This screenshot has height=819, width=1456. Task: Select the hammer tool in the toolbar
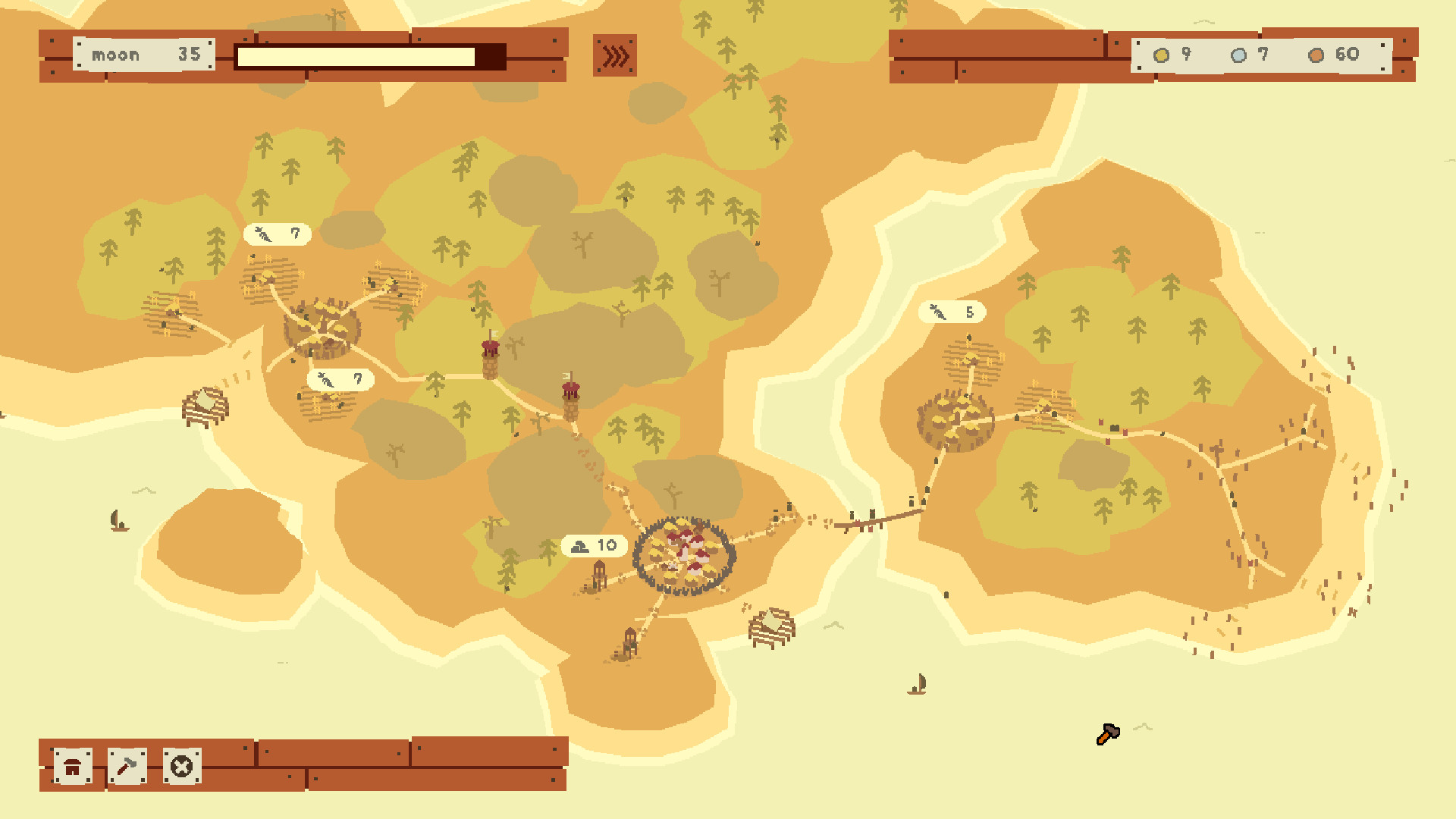tap(126, 767)
